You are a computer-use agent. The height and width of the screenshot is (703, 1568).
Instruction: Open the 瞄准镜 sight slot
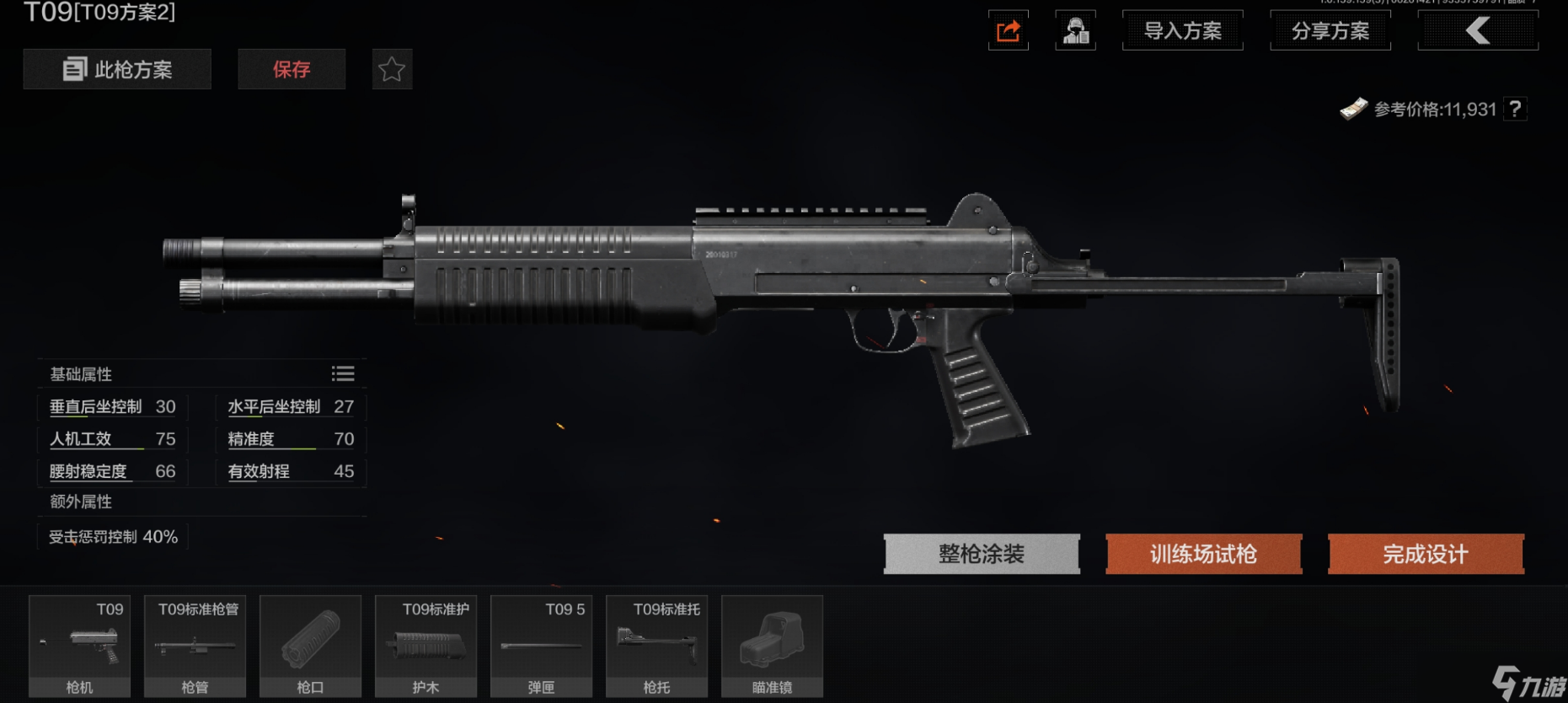tap(772, 646)
